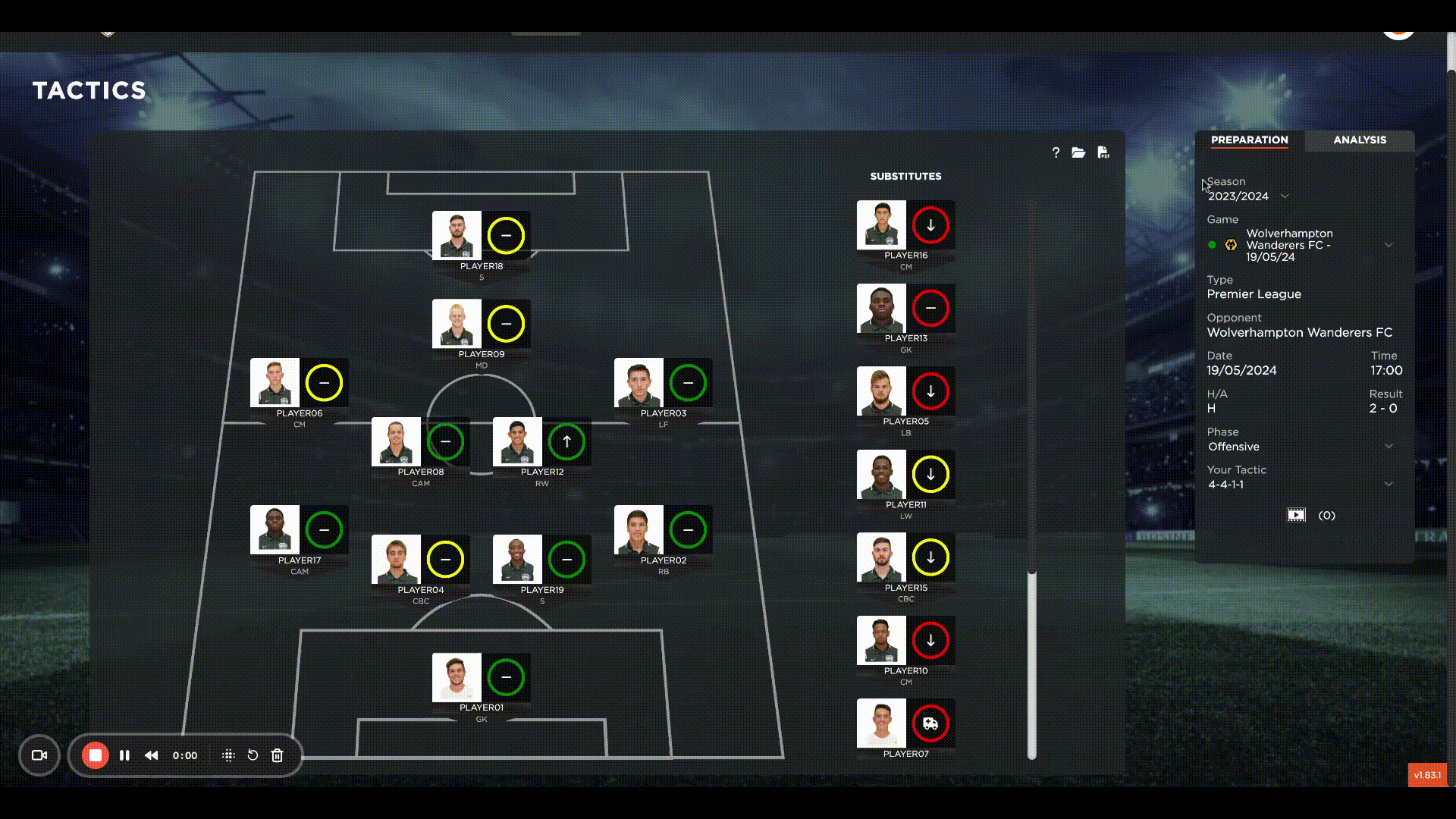Expand the Phase Offensive dropdown

(x=1389, y=446)
